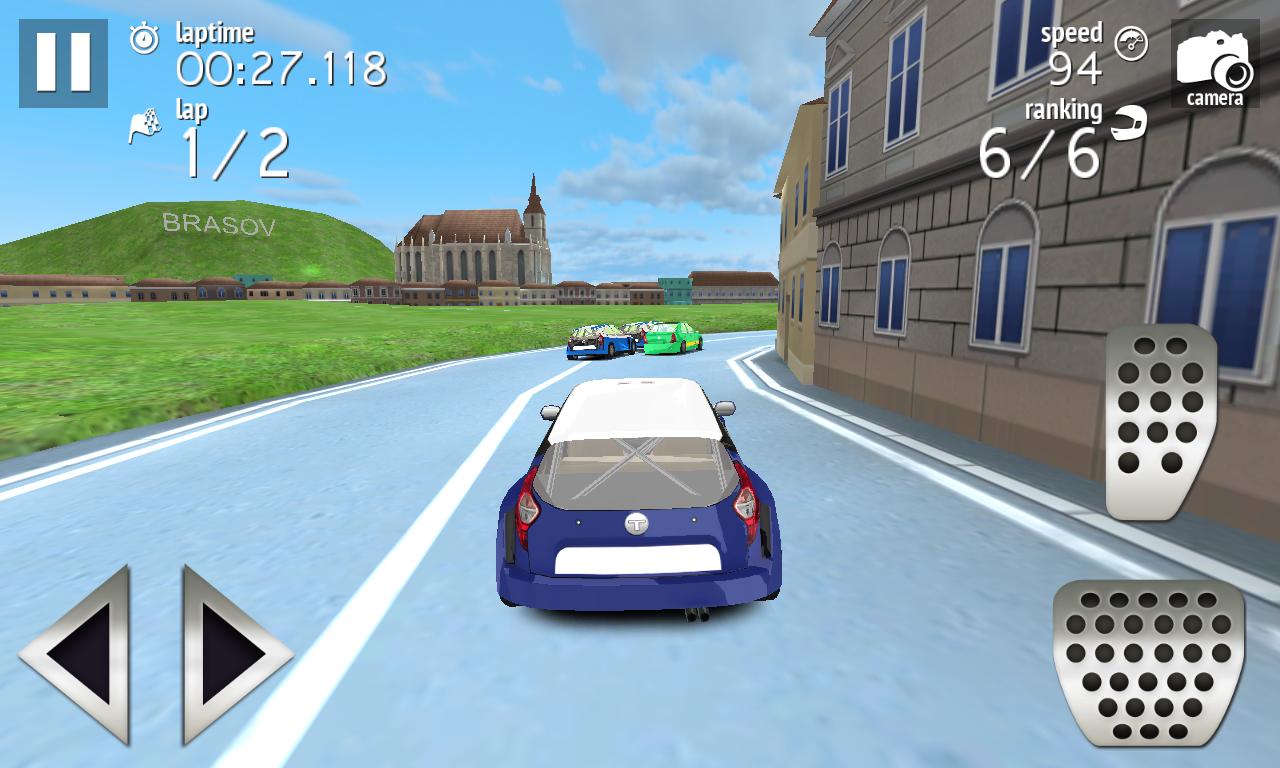Click the speedometer icon next to speed
1280x768 pixels.
[1131, 46]
